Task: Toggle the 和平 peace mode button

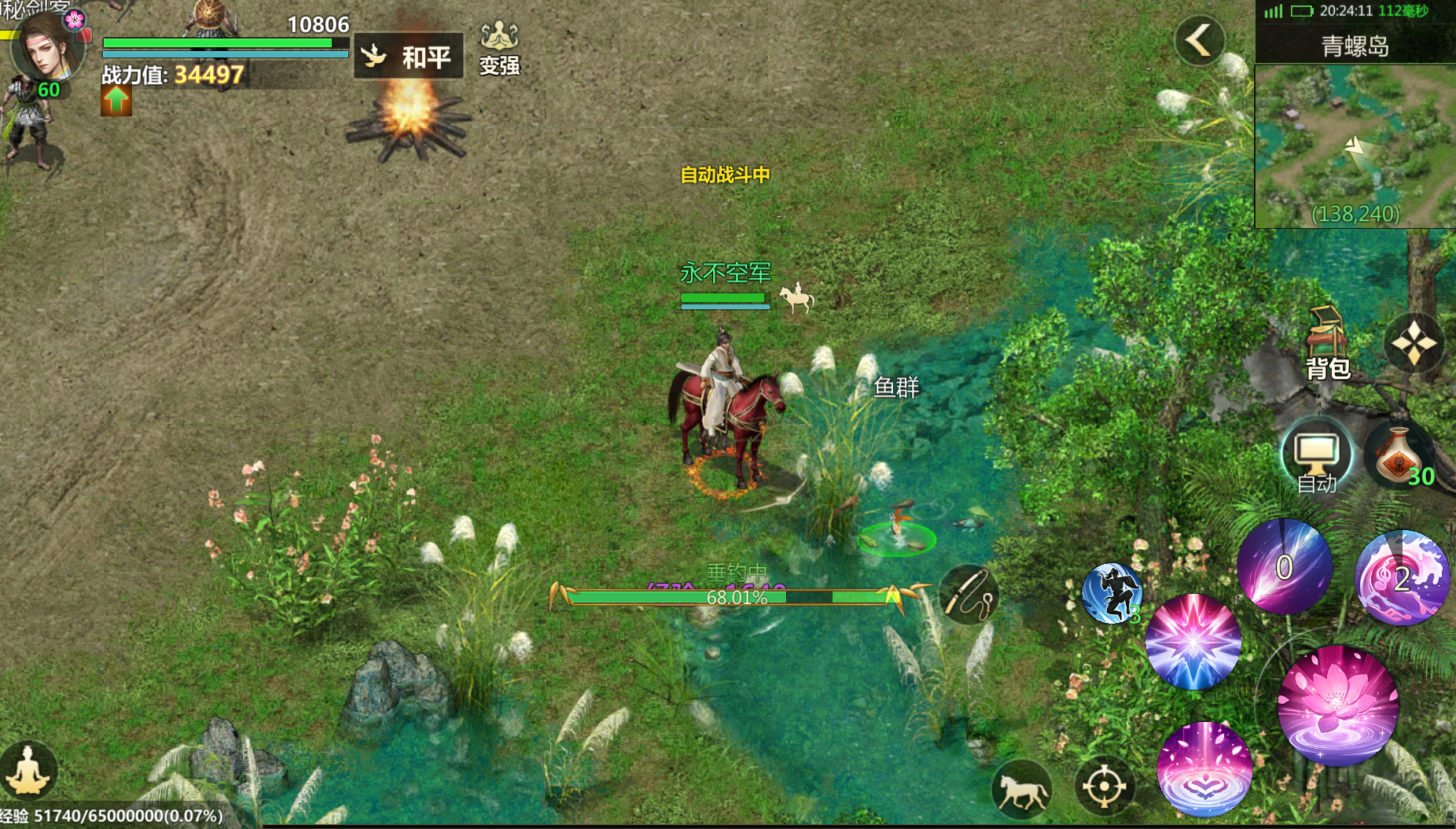Action: tap(408, 56)
